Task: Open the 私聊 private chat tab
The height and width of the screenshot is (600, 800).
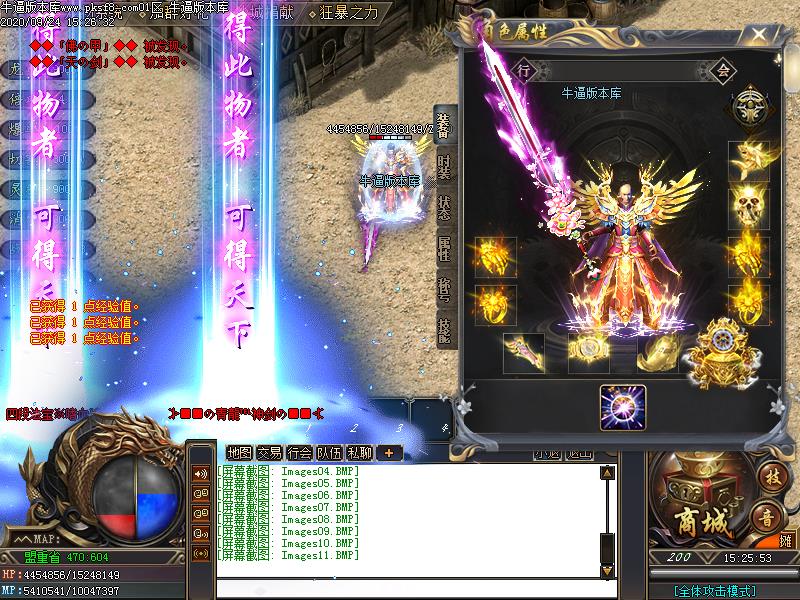Action: click(360, 453)
